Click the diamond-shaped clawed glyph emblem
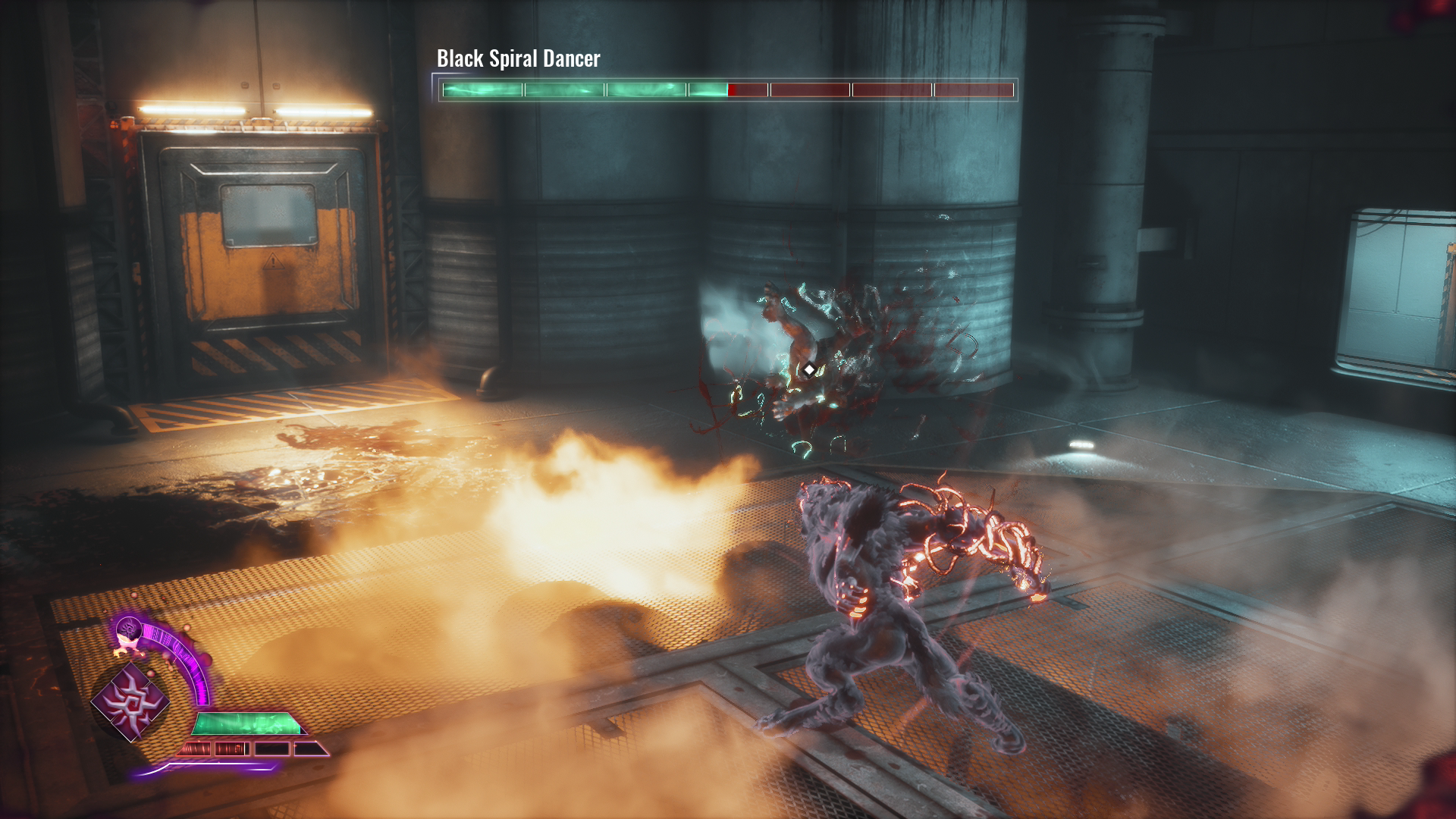1456x819 pixels. point(130,701)
